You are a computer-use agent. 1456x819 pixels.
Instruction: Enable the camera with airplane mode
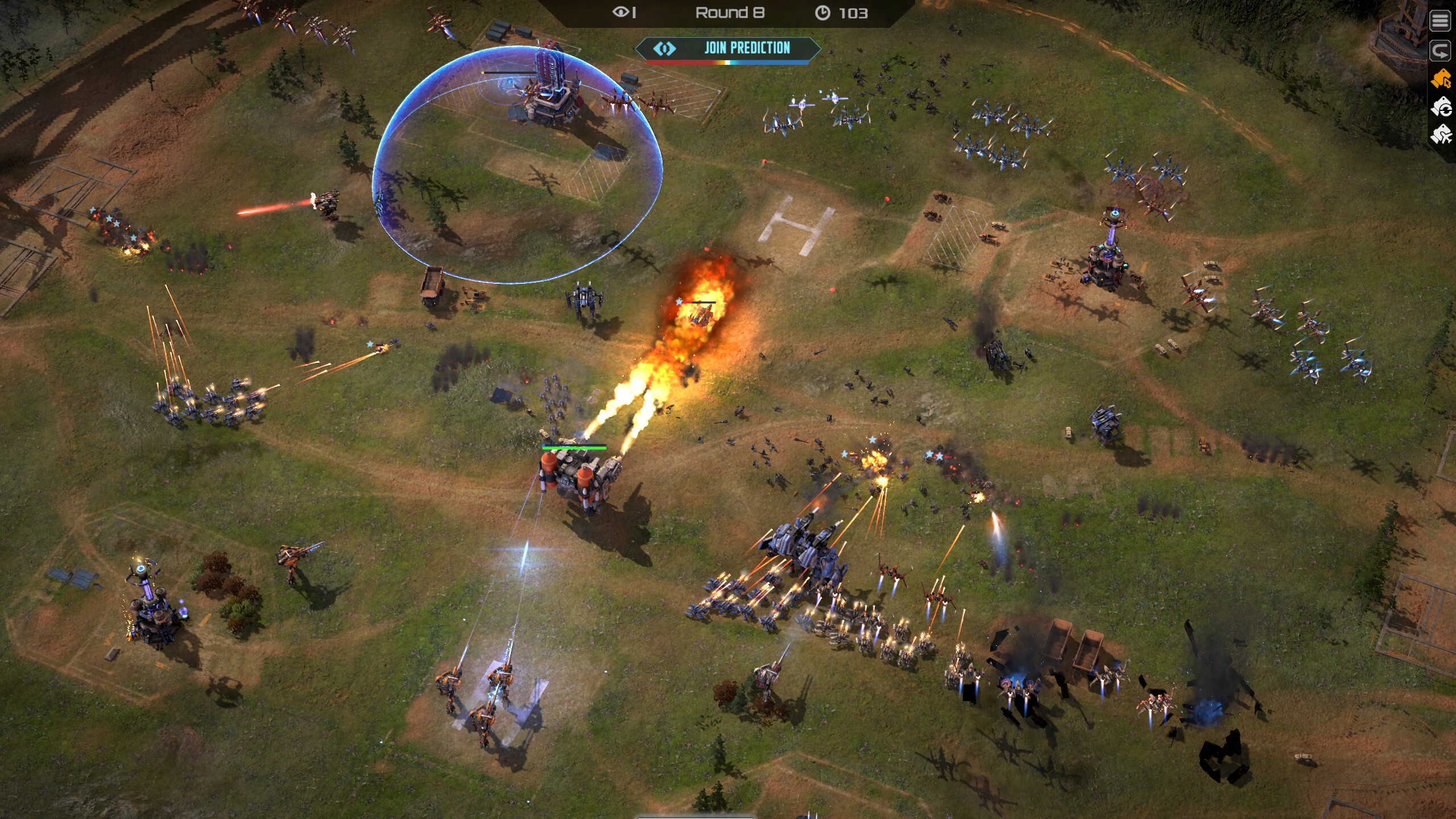pyautogui.click(x=1441, y=135)
